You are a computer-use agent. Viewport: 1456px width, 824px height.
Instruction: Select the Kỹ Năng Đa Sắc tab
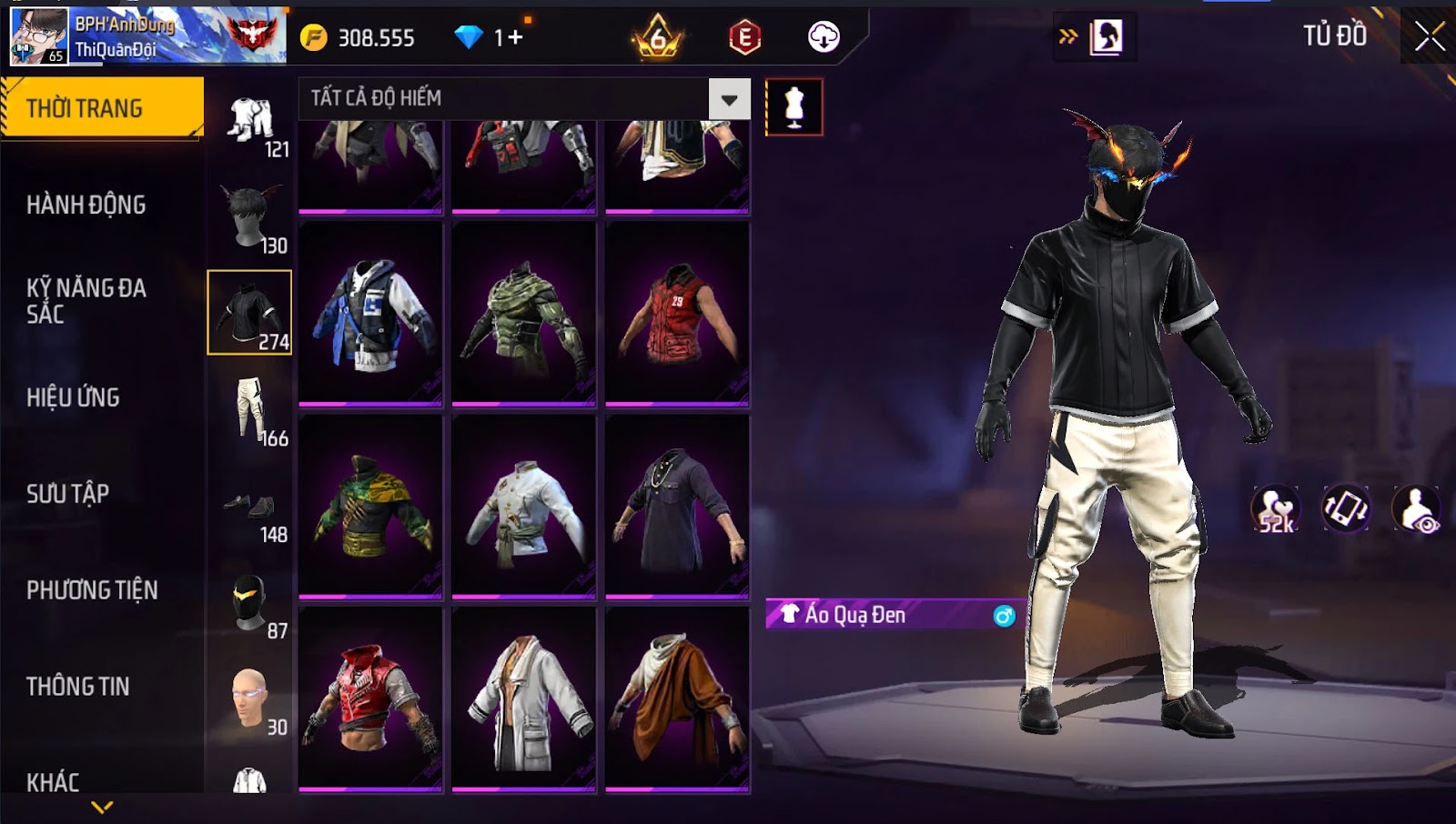click(86, 301)
